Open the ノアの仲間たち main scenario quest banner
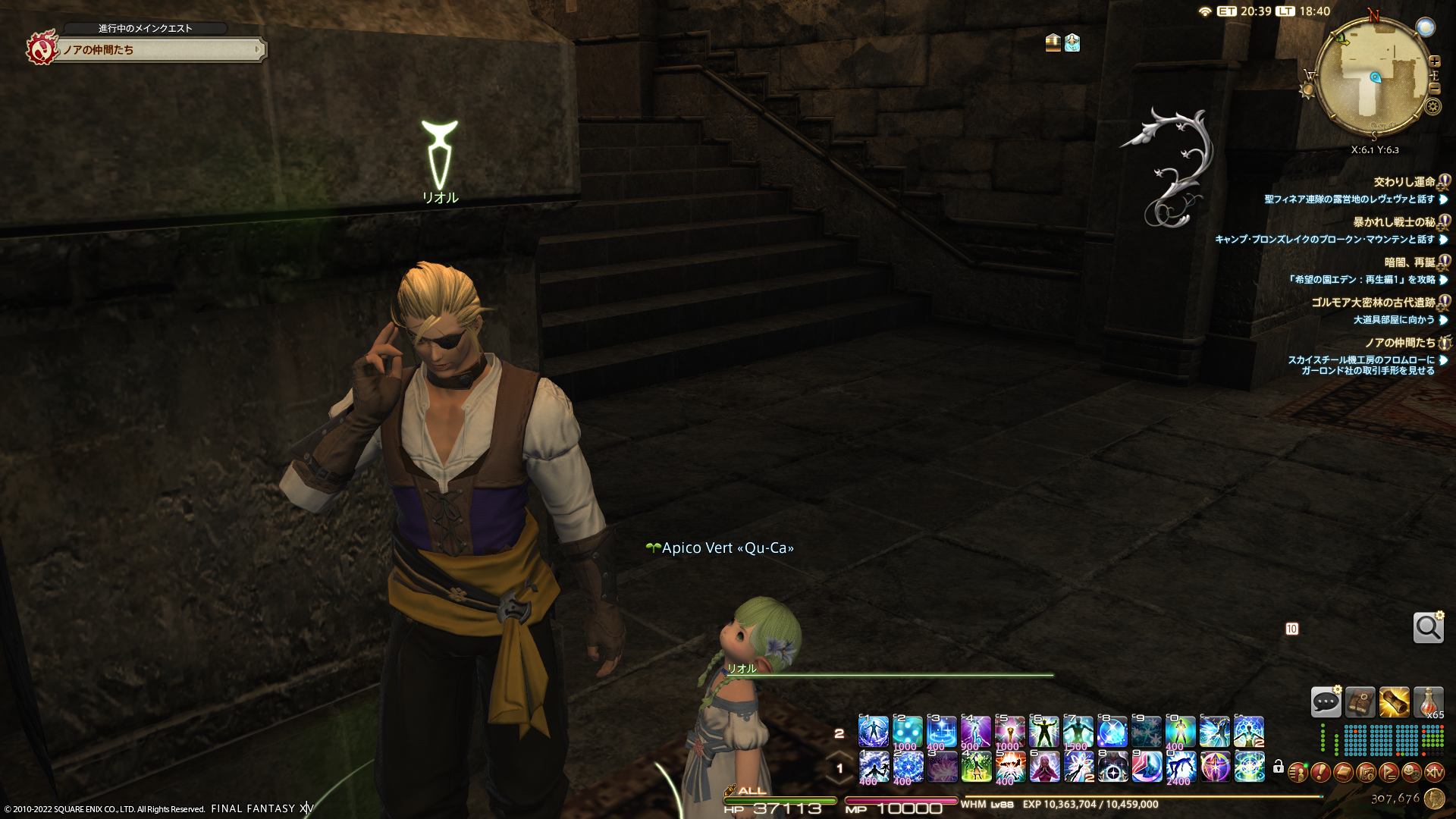 tap(159, 50)
